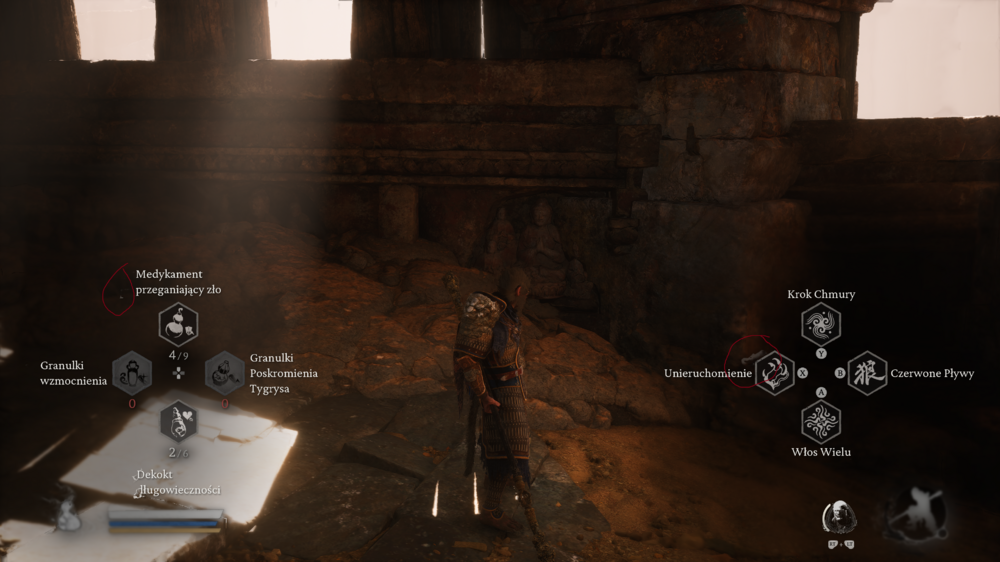Cast the Unieruchomienie spell
This screenshot has width=1000, height=562.
[x=774, y=373]
